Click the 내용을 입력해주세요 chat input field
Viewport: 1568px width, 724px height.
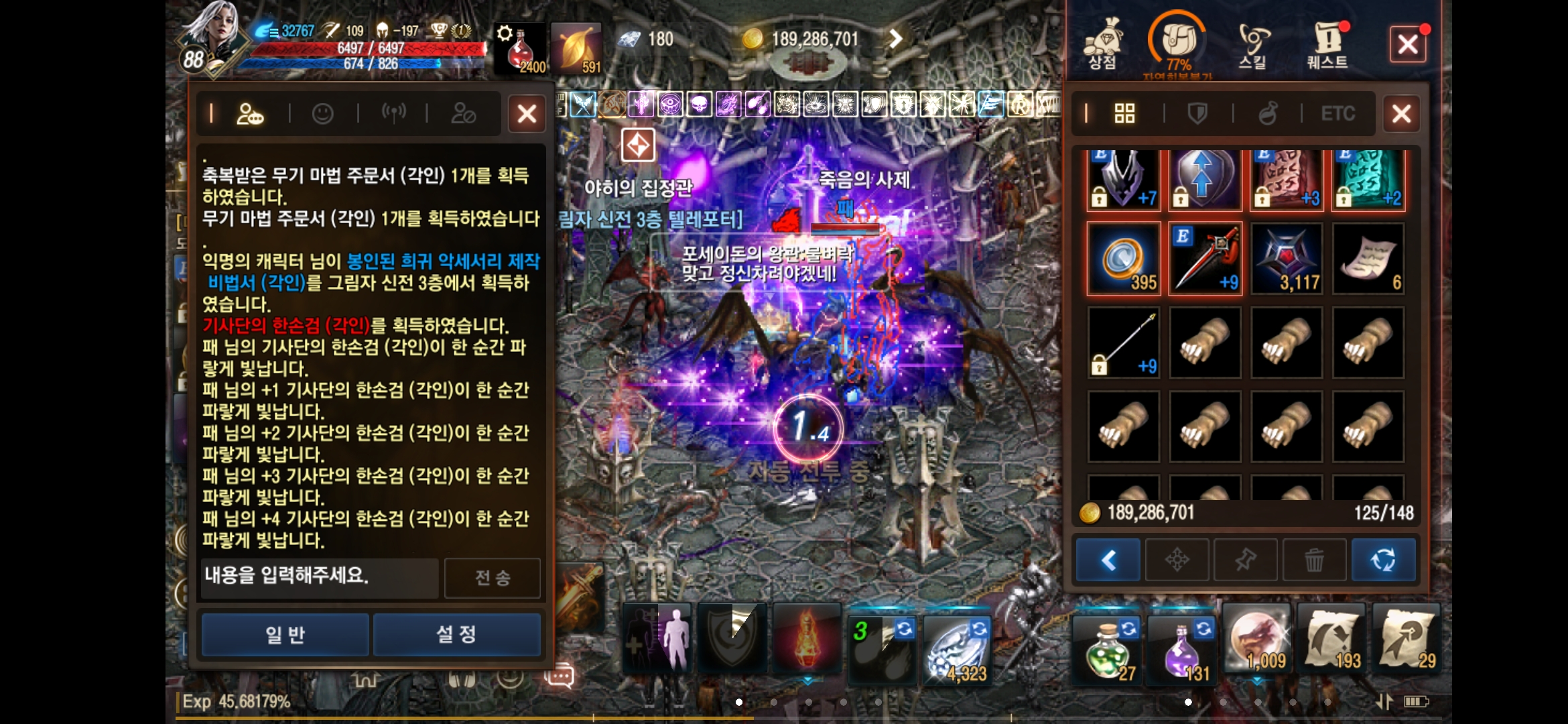click(x=318, y=577)
